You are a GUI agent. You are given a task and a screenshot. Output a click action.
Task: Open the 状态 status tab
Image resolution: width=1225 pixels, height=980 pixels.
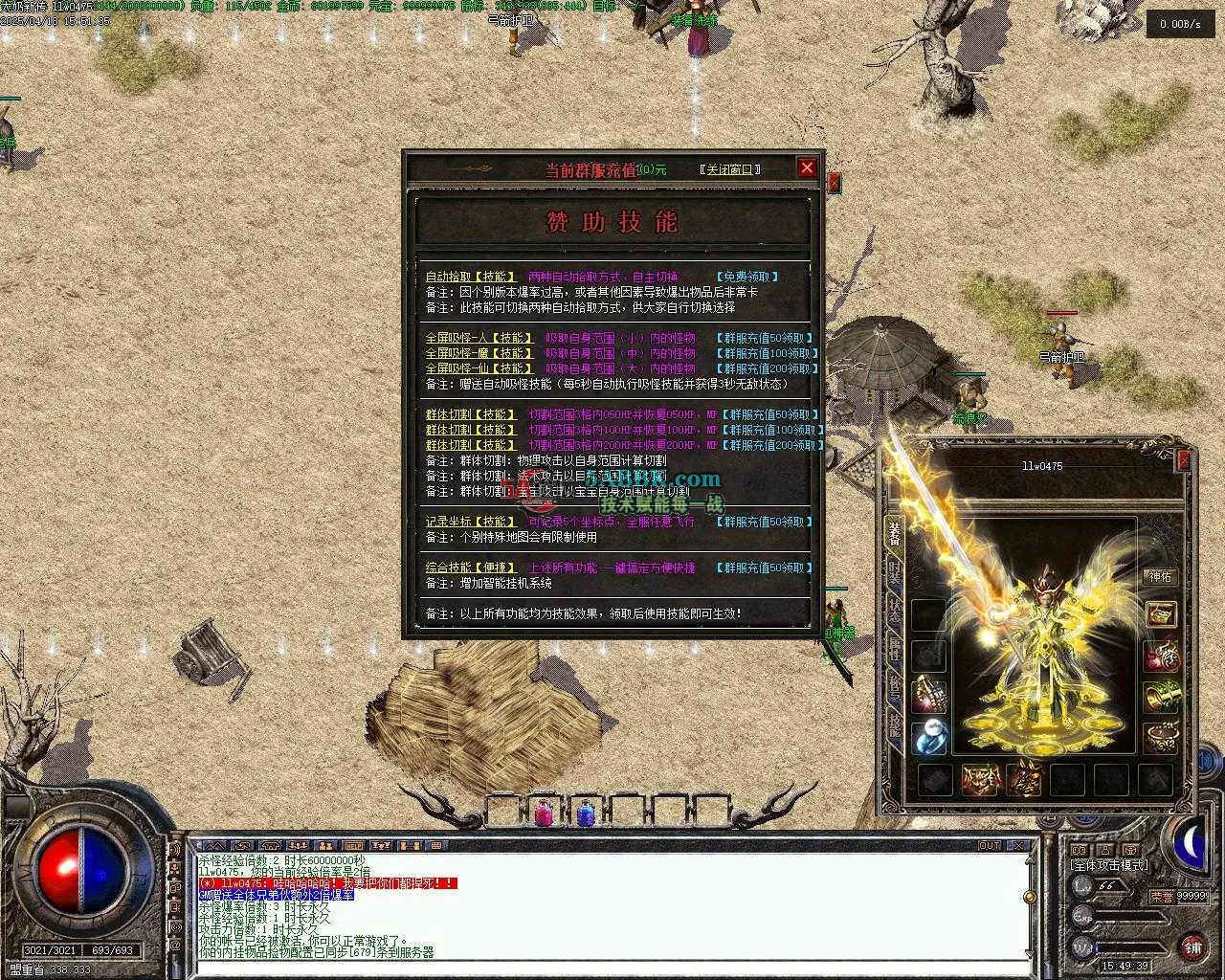(x=894, y=611)
